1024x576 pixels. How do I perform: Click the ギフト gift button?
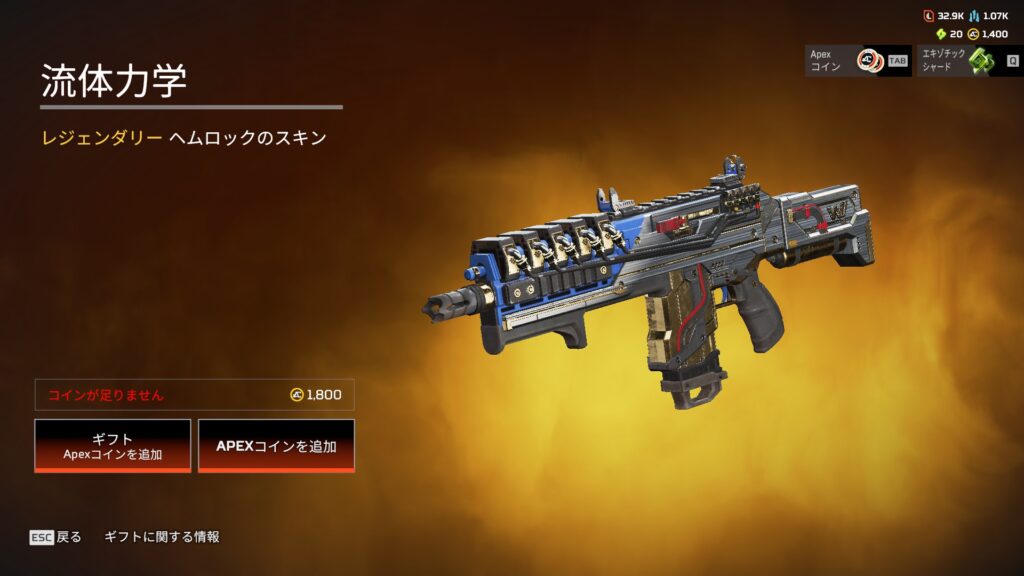tap(113, 445)
